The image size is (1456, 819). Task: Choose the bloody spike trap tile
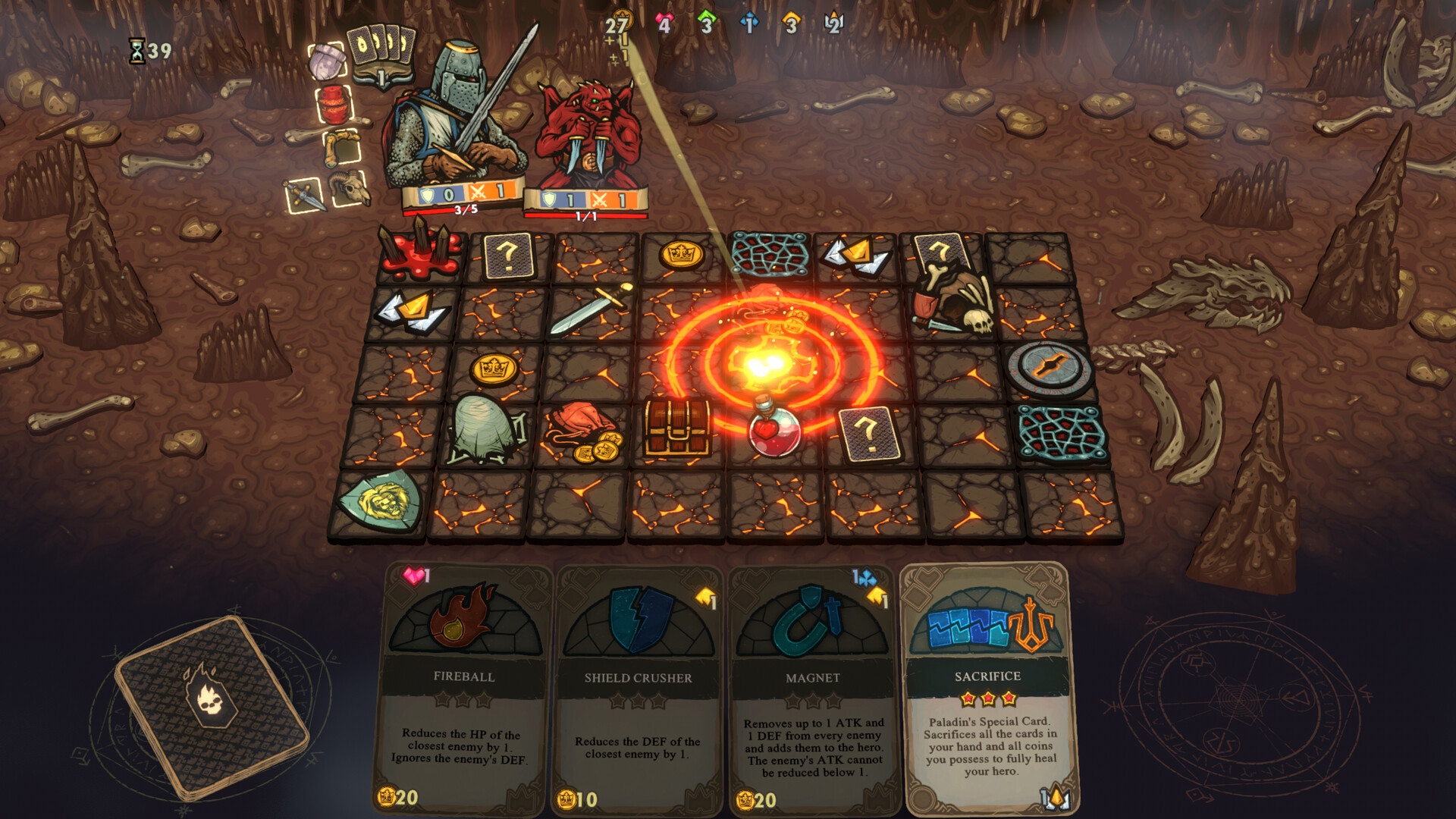421,251
